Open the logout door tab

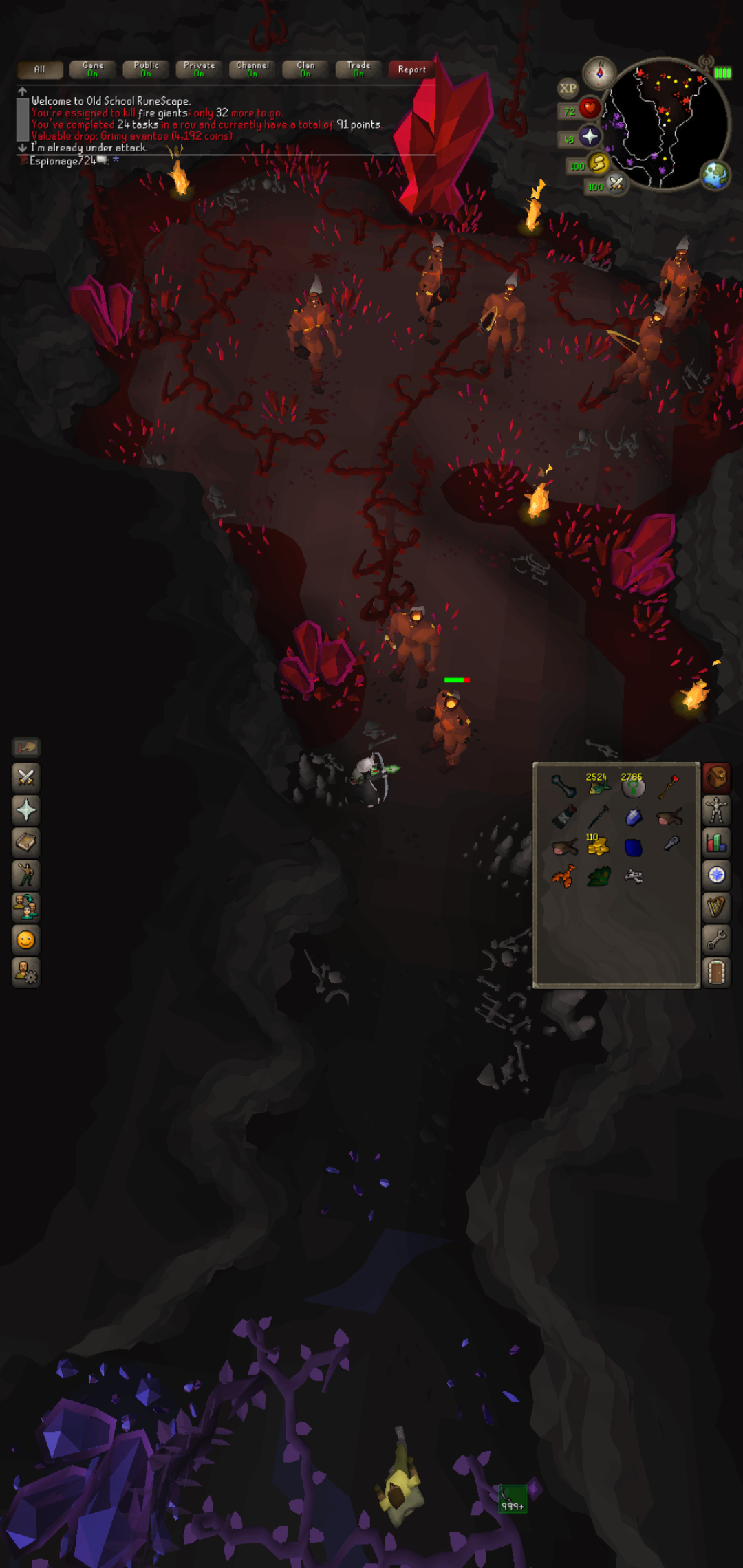(x=716, y=972)
